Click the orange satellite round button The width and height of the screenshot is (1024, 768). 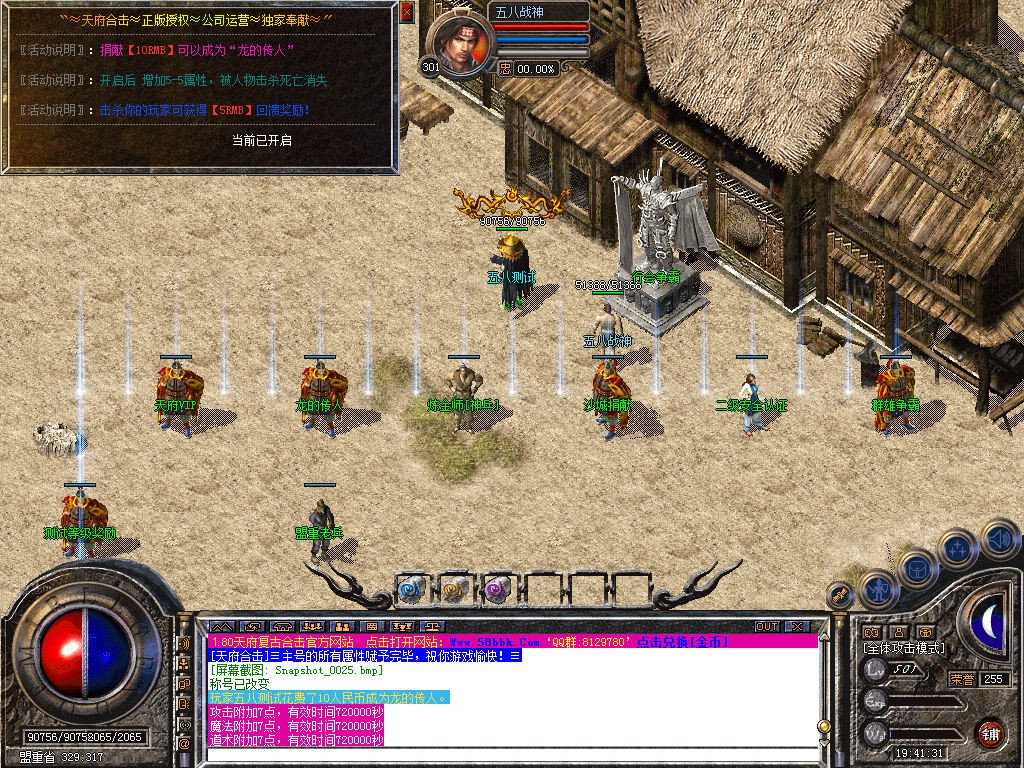(x=840, y=595)
